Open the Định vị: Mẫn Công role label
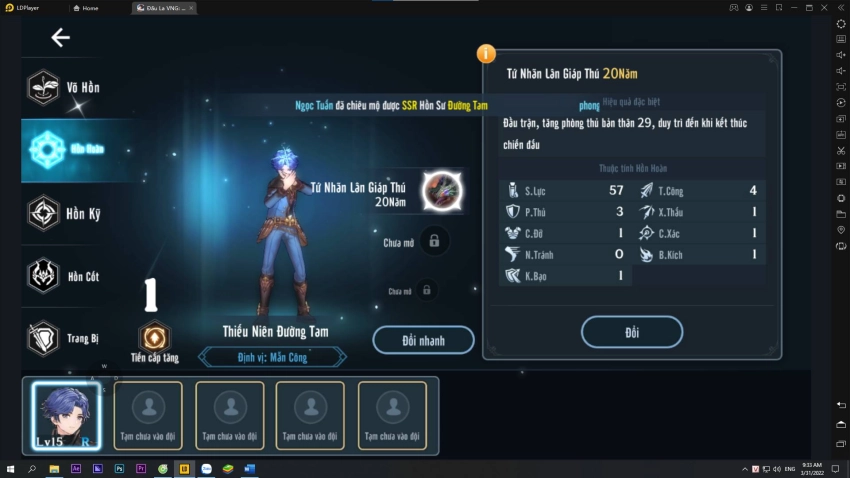850x478 pixels. click(x=272, y=356)
